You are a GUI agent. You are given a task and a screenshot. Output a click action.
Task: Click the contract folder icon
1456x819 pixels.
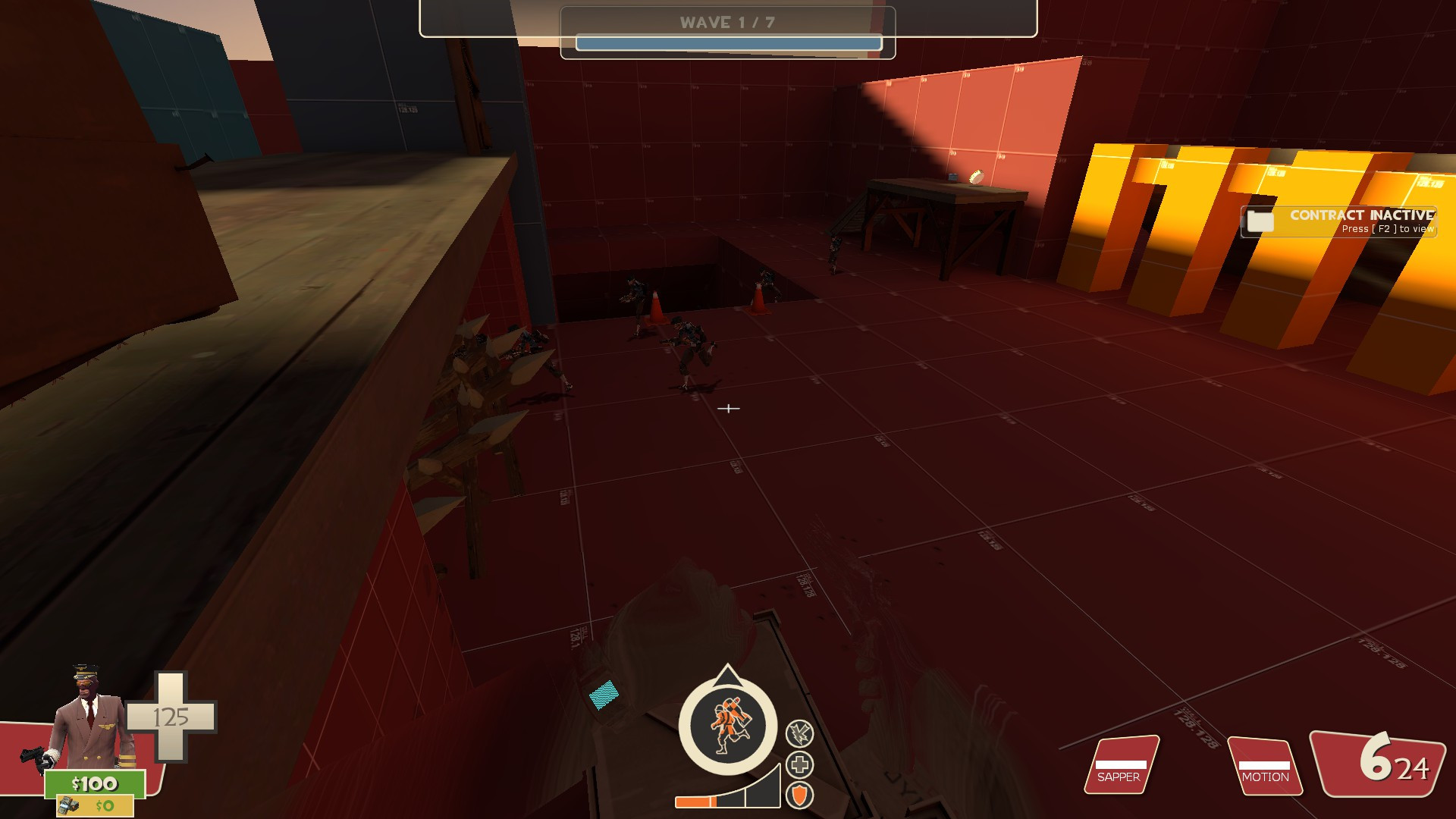pyautogui.click(x=1259, y=222)
